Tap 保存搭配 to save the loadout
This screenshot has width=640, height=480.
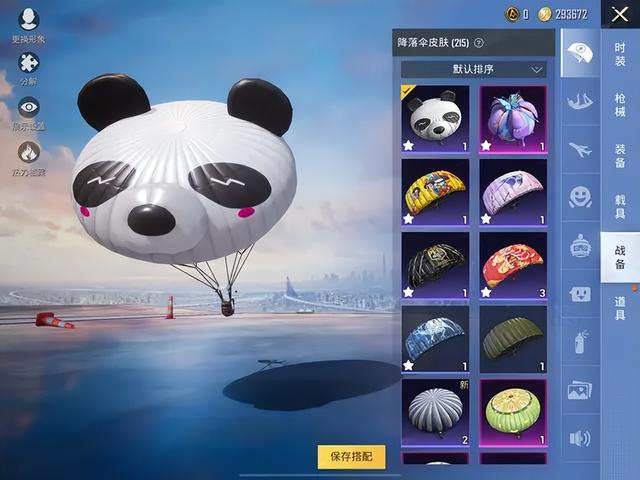pyautogui.click(x=351, y=456)
